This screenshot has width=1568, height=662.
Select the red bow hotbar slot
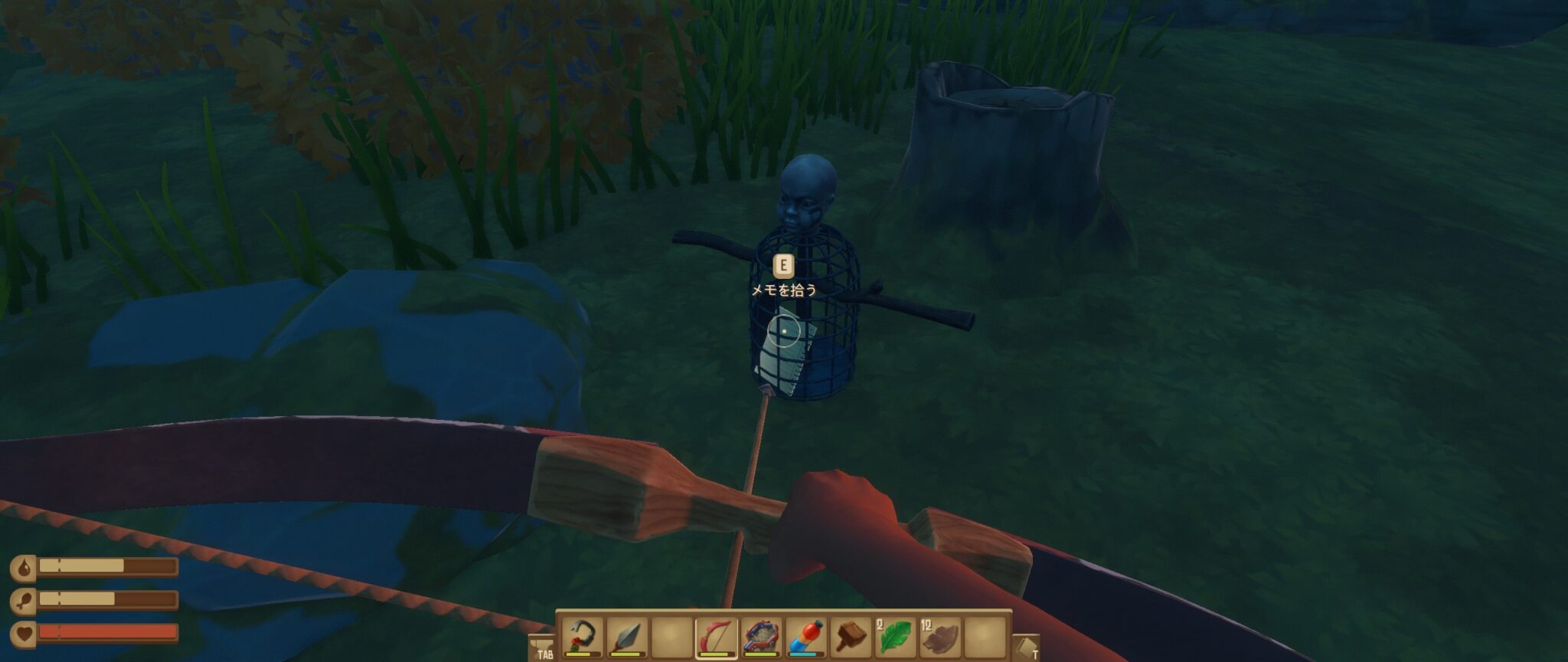716,637
